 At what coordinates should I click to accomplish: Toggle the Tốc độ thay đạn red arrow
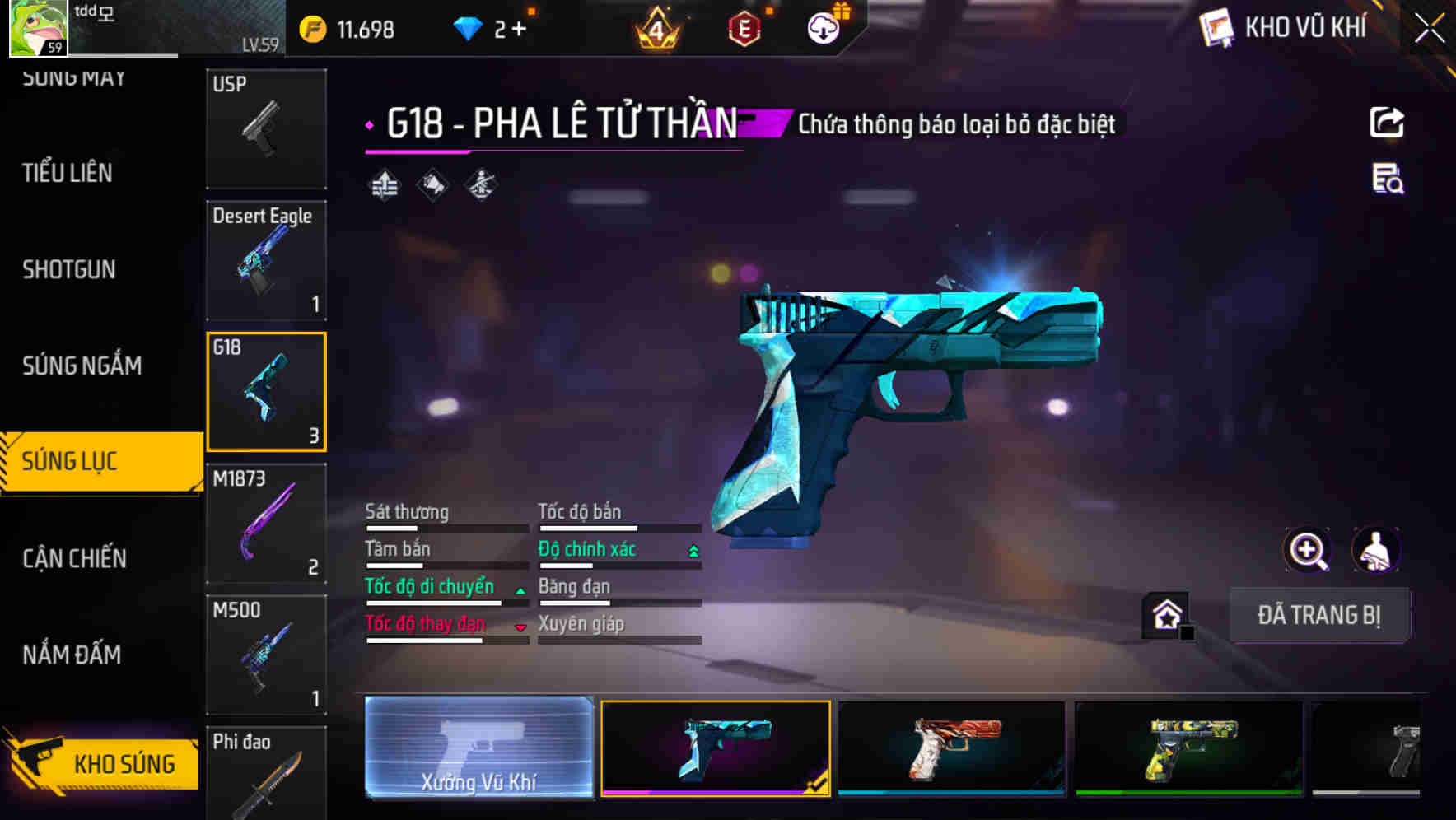[x=520, y=627]
